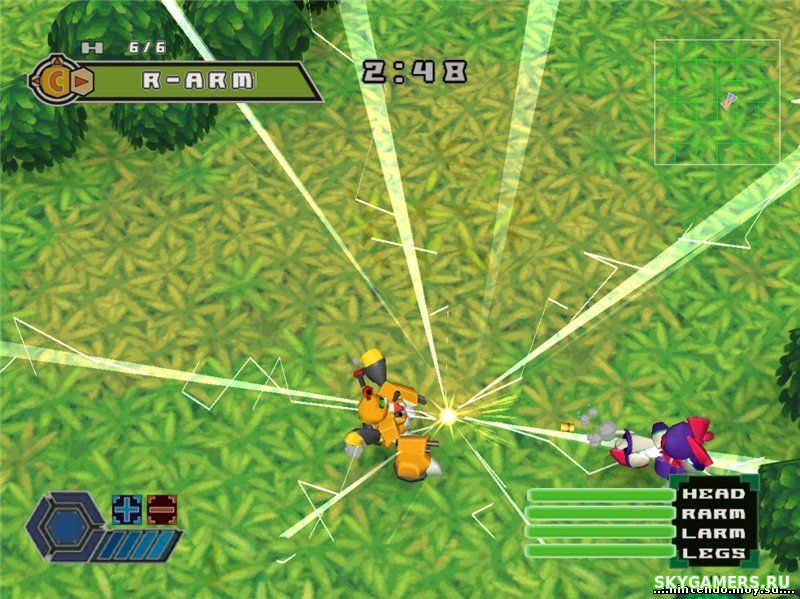Screen dimensions: 800x599
Task: Select the LARM part label
Action: pyautogui.click(x=713, y=533)
